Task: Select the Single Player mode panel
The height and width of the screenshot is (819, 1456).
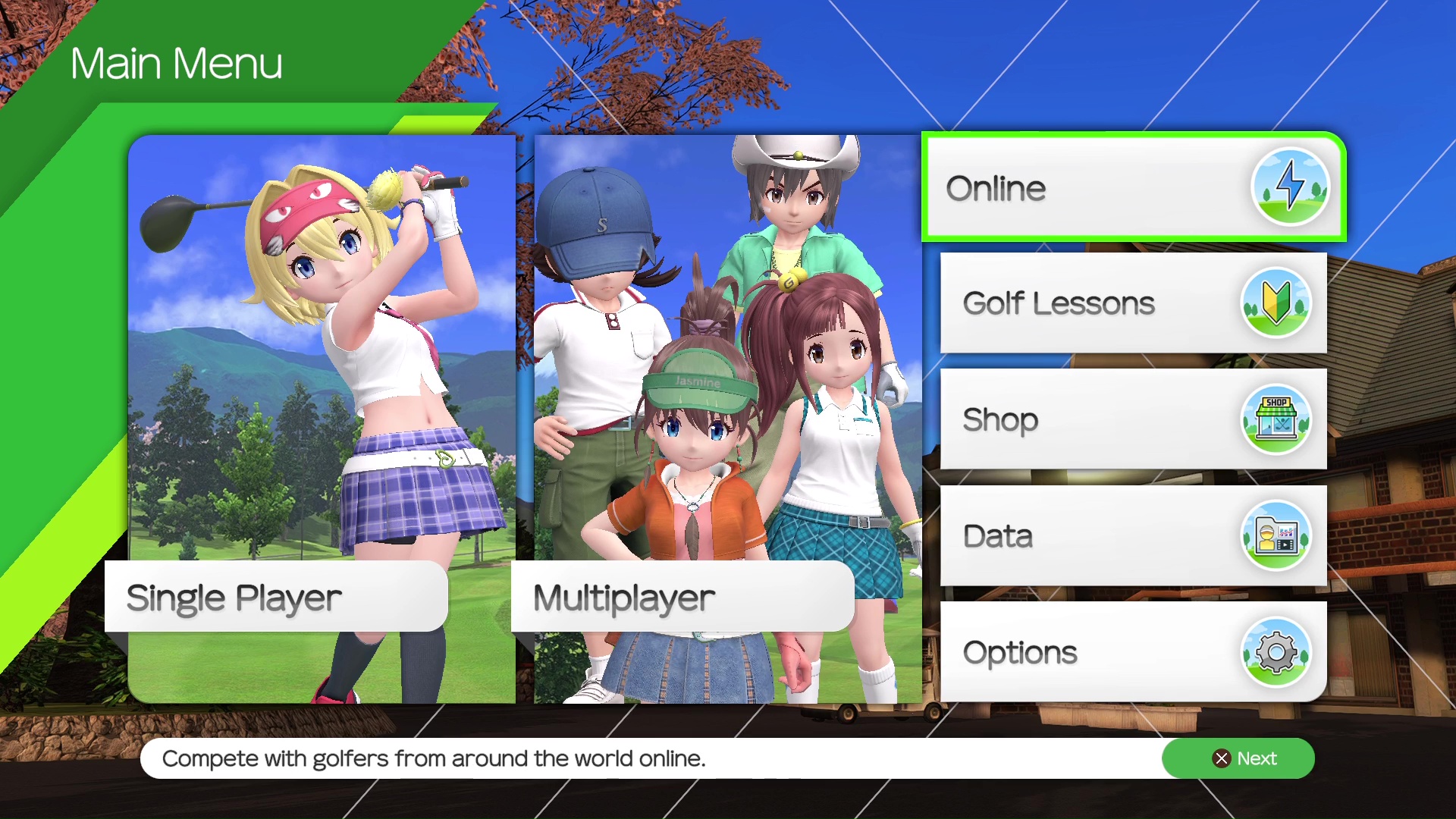Action: [322, 419]
